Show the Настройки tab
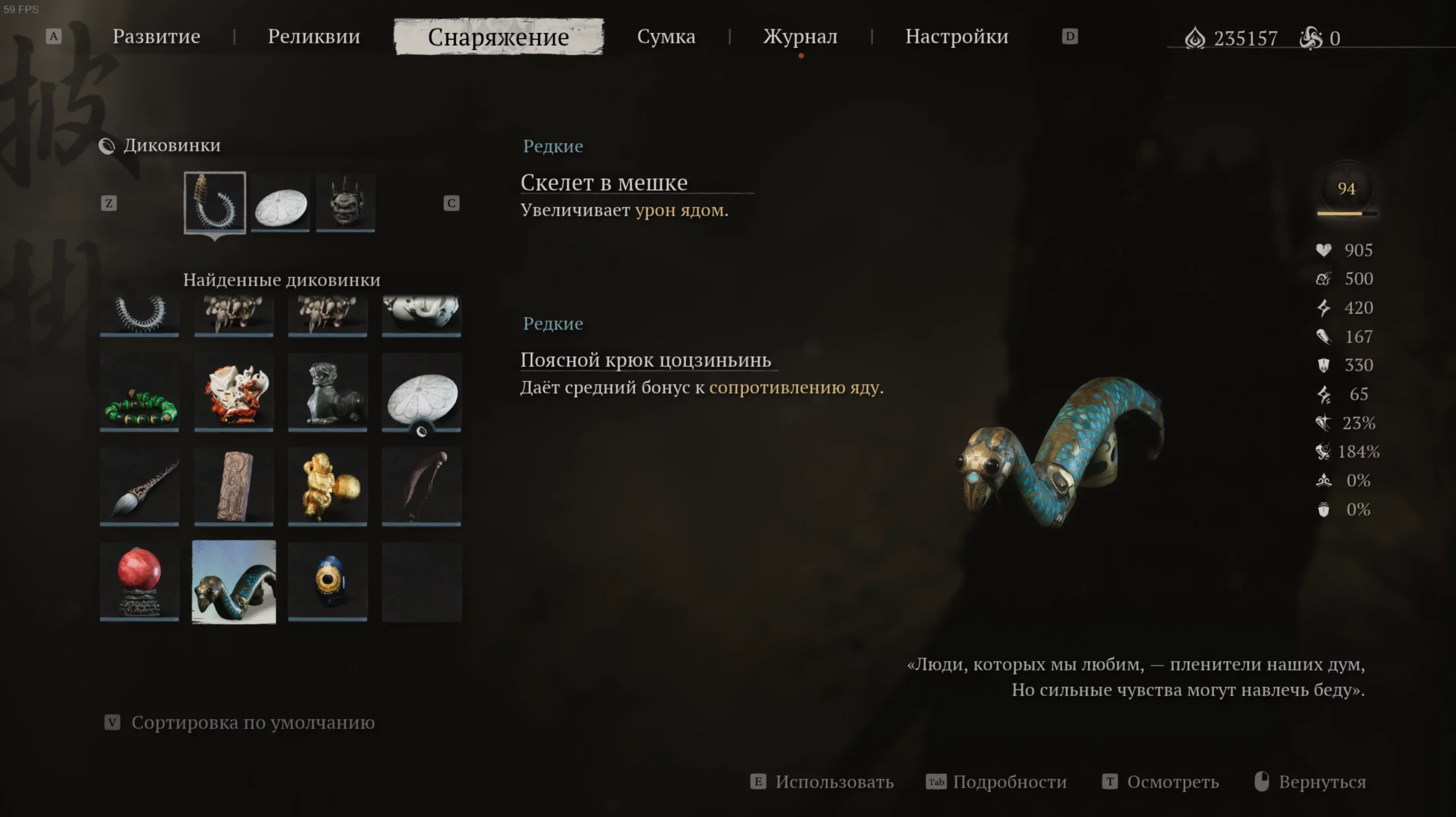The image size is (1456, 817). pyautogui.click(x=957, y=36)
